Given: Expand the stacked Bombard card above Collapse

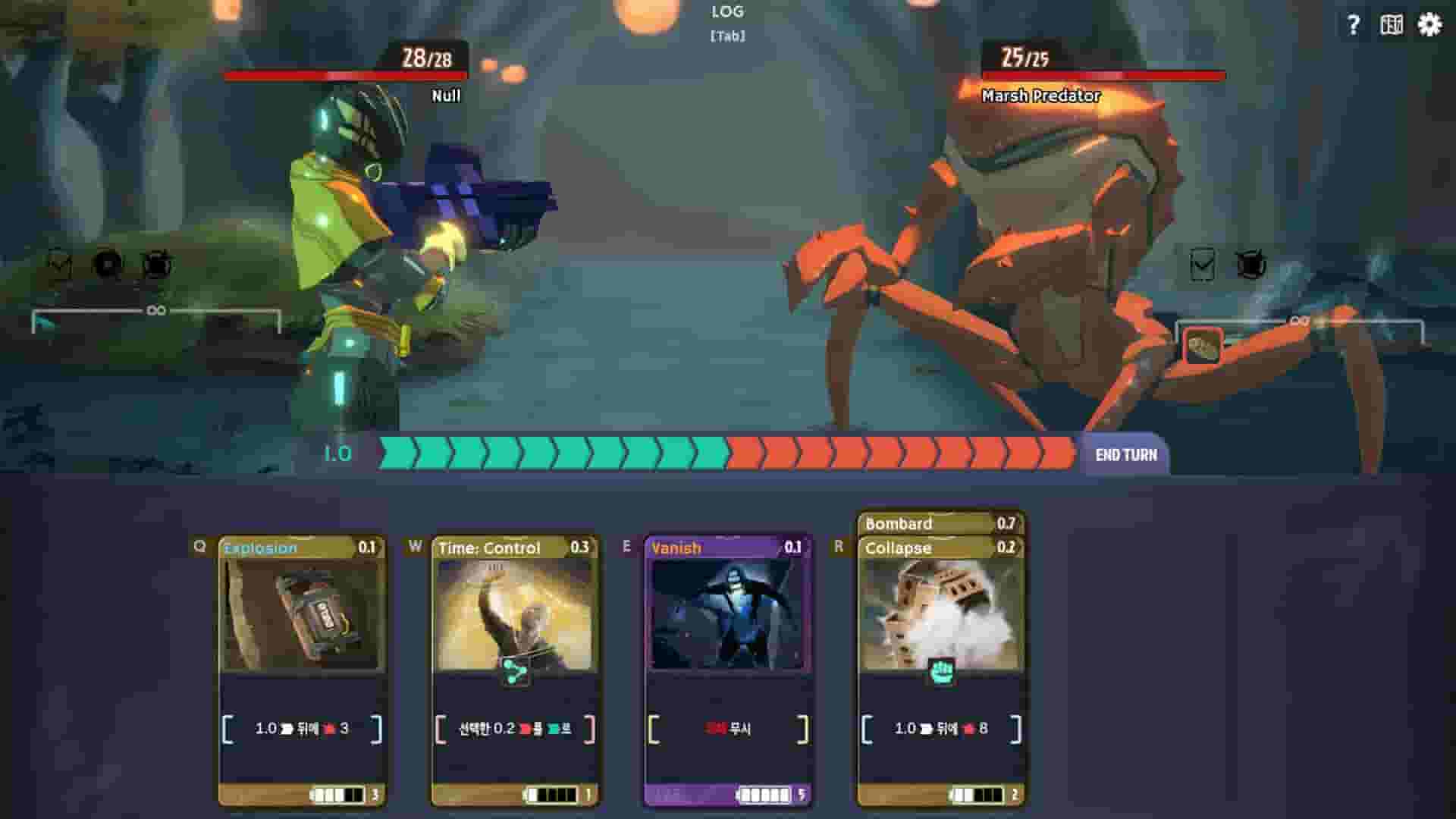Looking at the screenshot, I should pos(940,523).
